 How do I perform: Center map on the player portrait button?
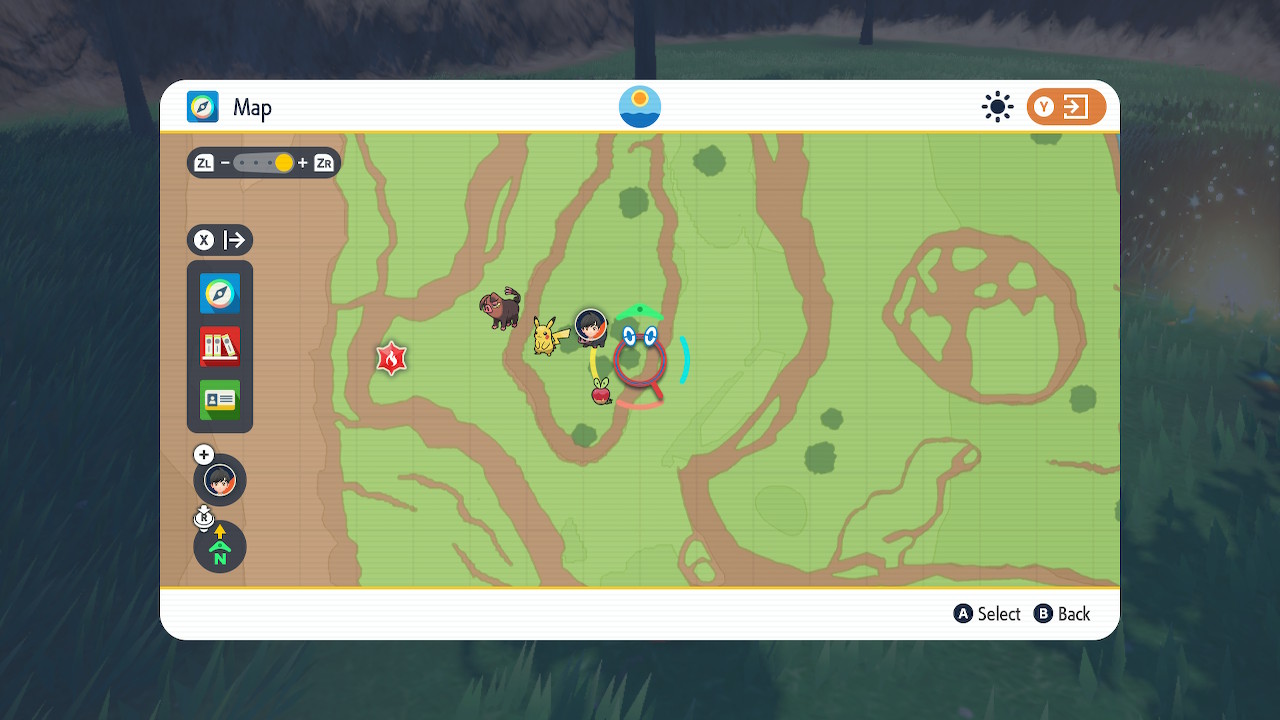point(220,480)
